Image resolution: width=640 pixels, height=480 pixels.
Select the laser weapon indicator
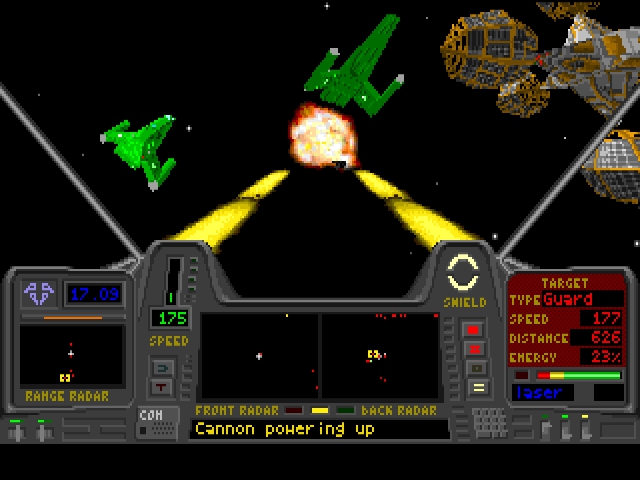[x=548, y=393]
